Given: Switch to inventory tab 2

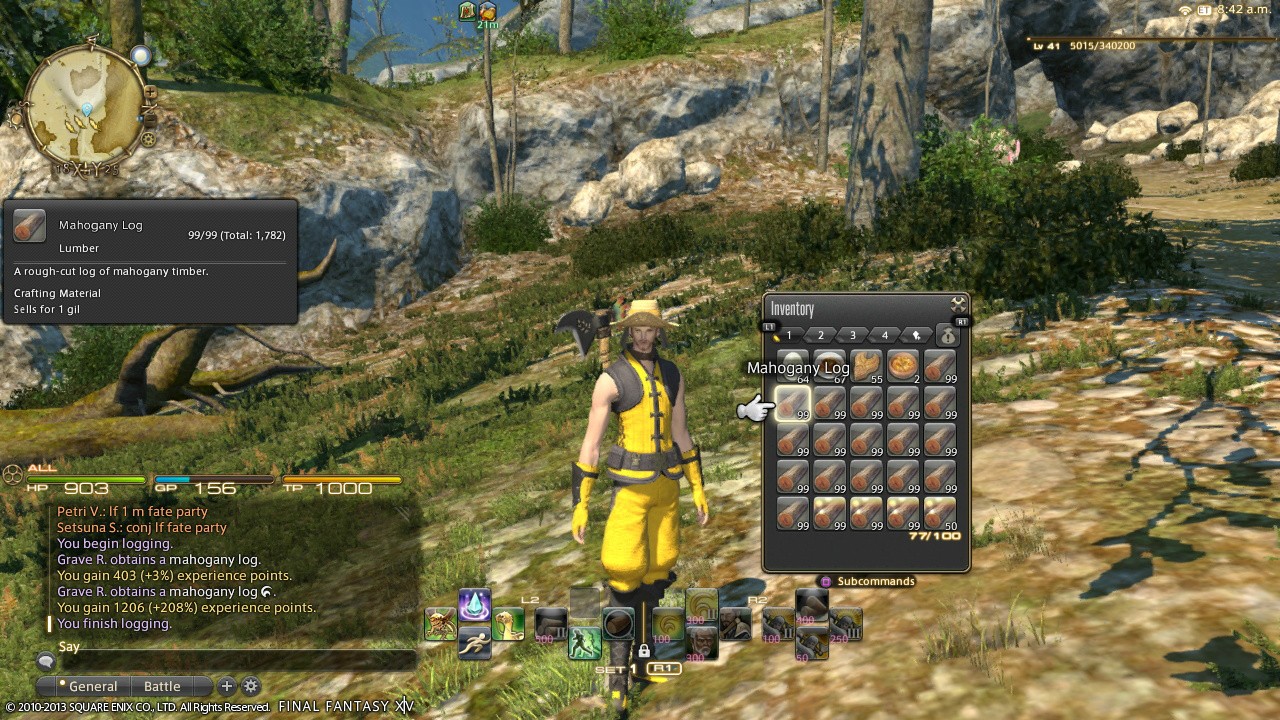Looking at the screenshot, I should pyautogui.click(x=820, y=335).
